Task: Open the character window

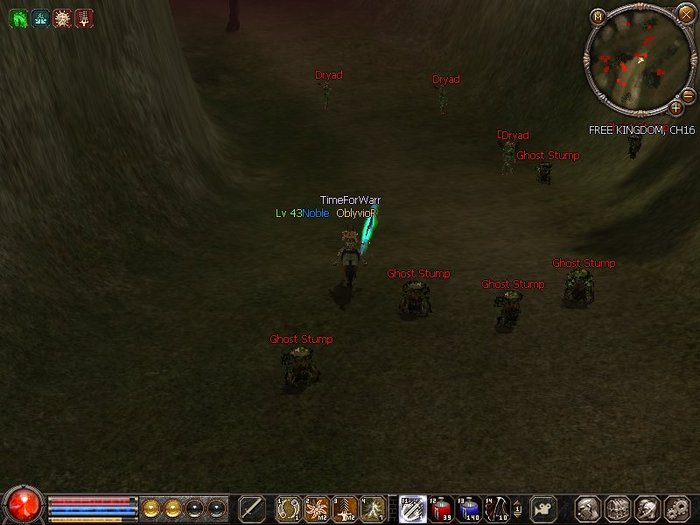Action: coord(588,508)
